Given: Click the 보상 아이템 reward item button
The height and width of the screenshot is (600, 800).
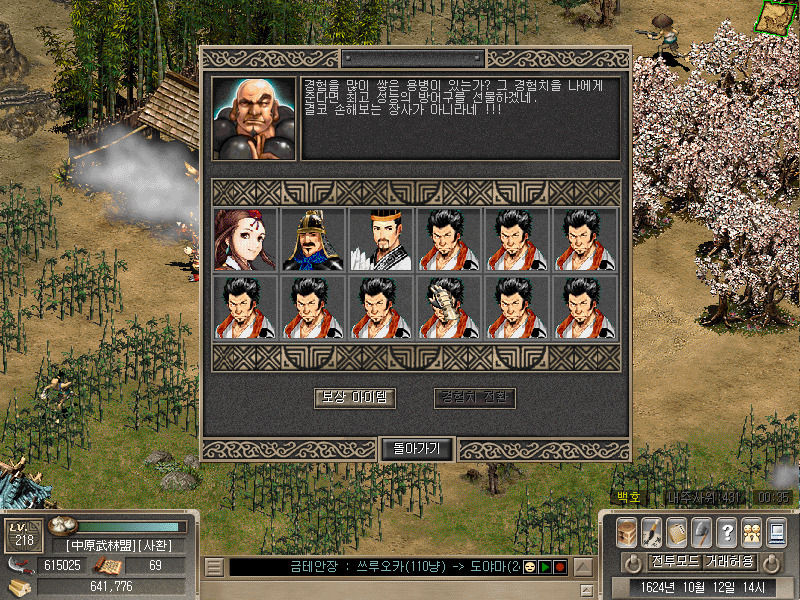Looking at the screenshot, I should click(x=355, y=398).
